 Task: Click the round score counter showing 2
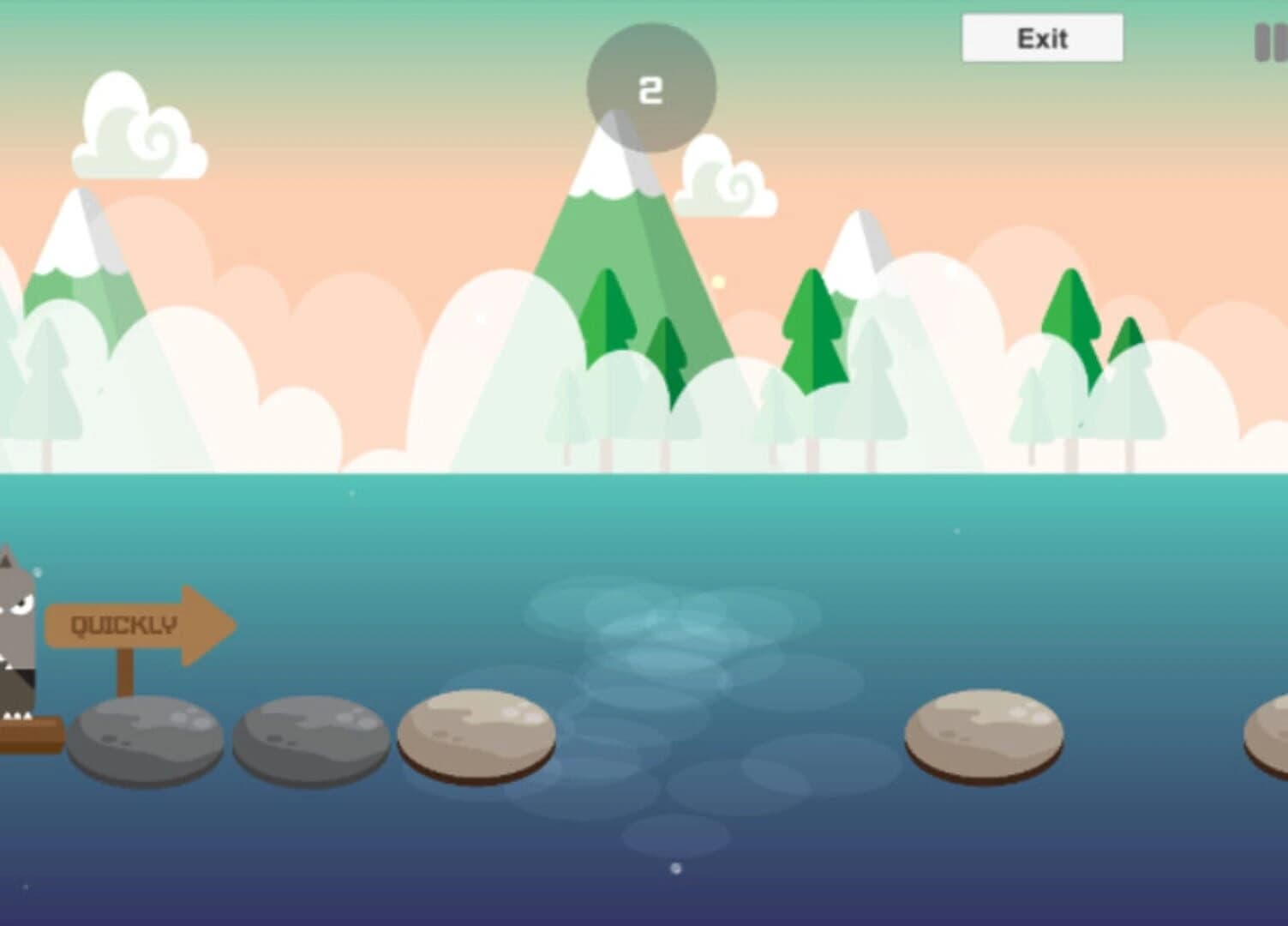(x=650, y=86)
